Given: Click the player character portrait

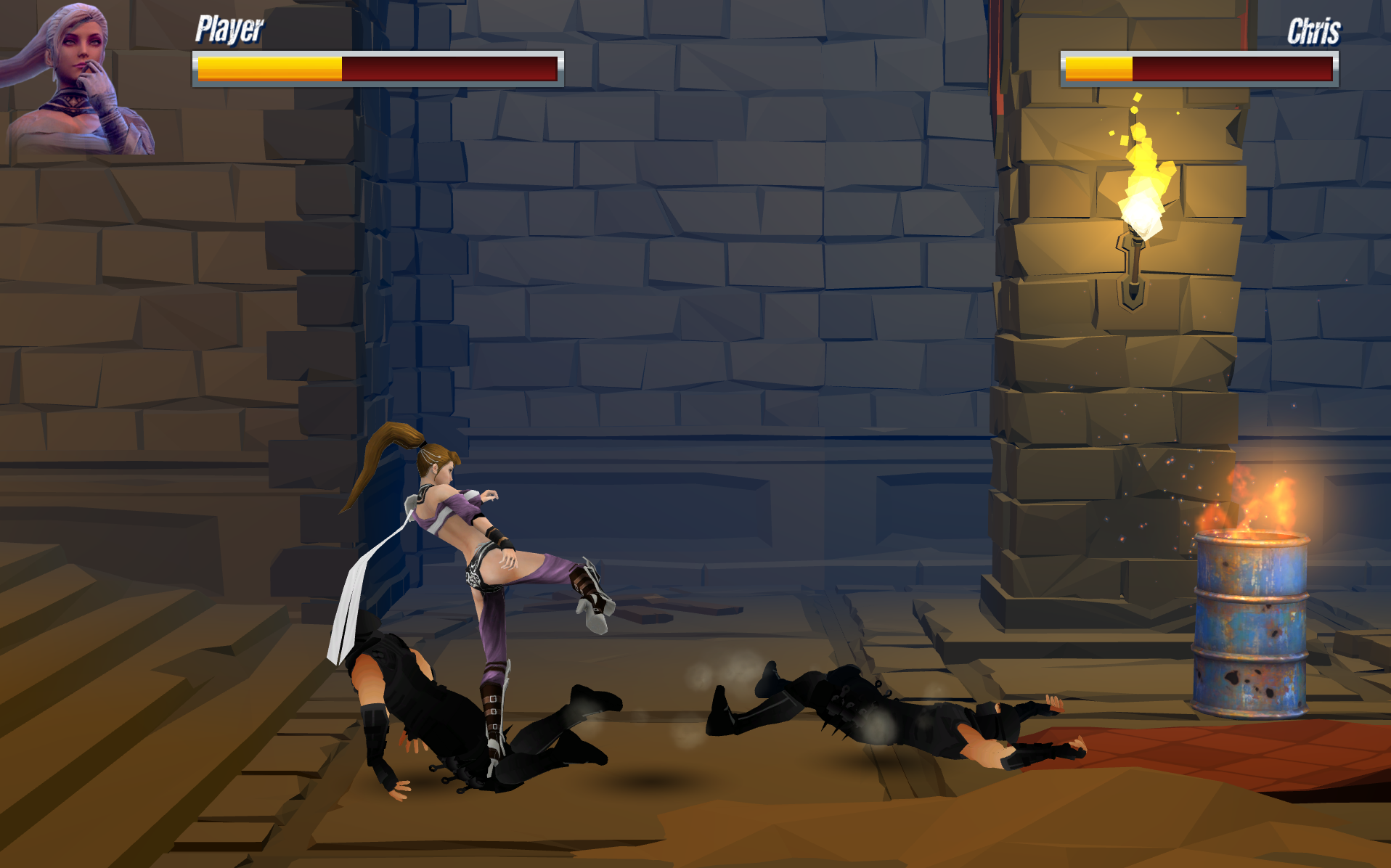Looking at the screenshot, I should coord(78,80).
